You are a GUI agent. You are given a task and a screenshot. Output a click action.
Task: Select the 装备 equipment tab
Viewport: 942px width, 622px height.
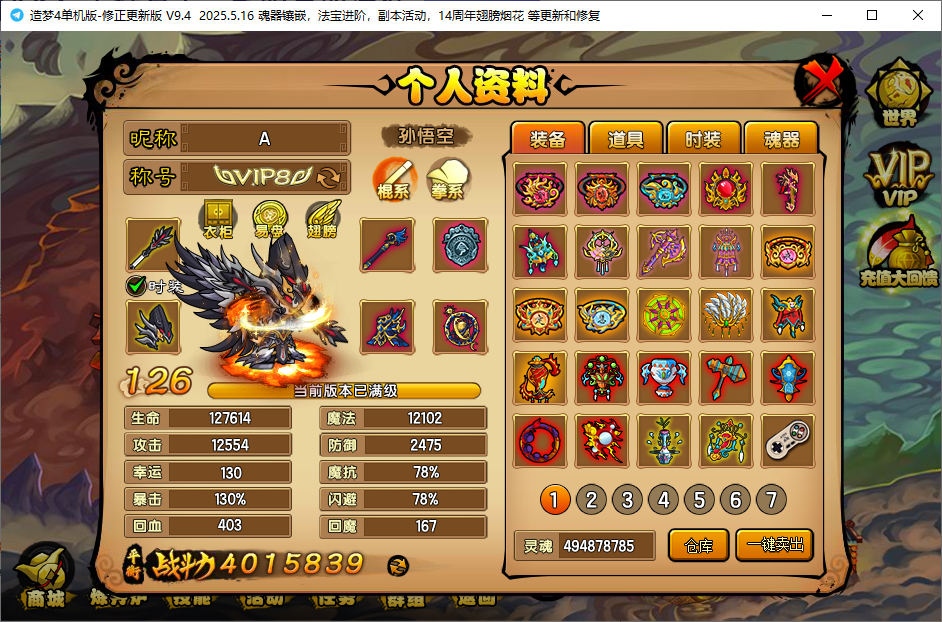pyautogui.click(x=547, y=139)
